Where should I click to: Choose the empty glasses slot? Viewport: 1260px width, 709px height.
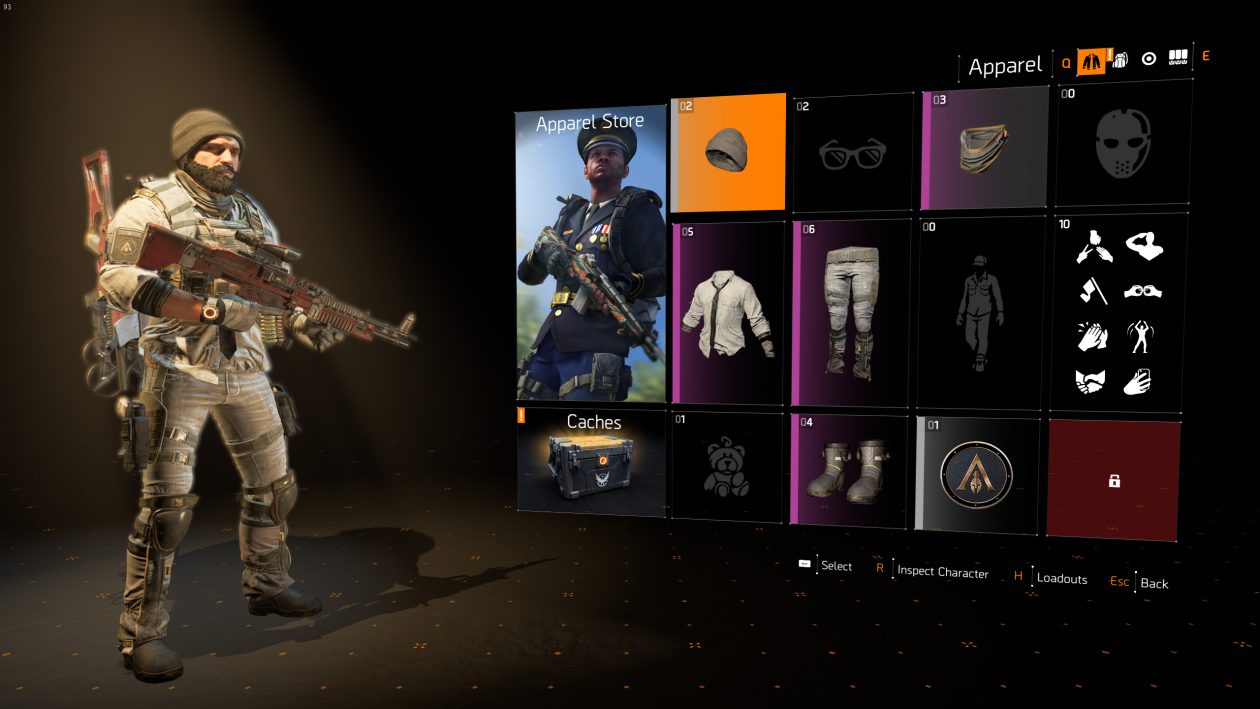pyautogui.click(x=852, y=152)
